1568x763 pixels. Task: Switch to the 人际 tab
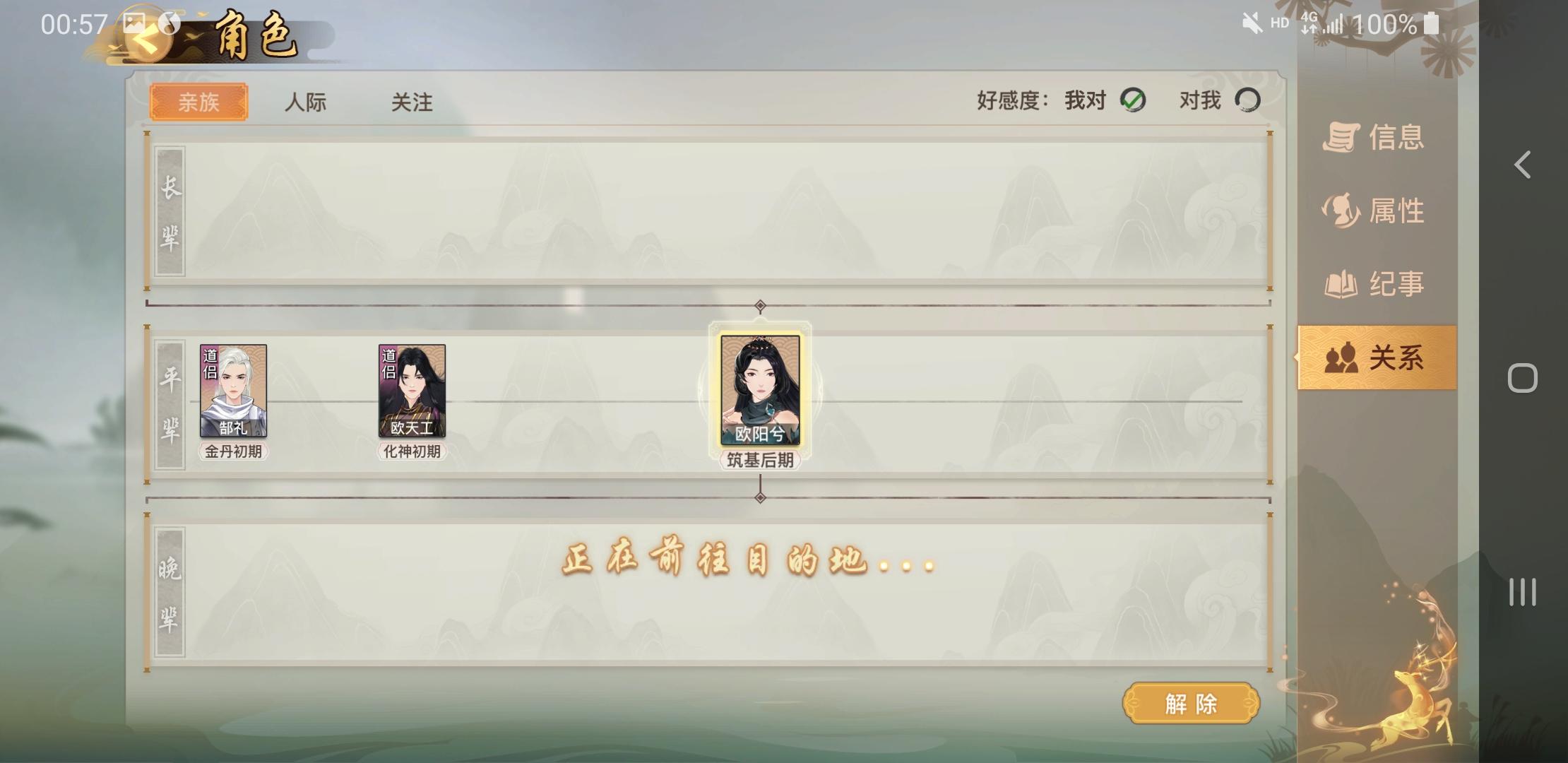point(306,102)
